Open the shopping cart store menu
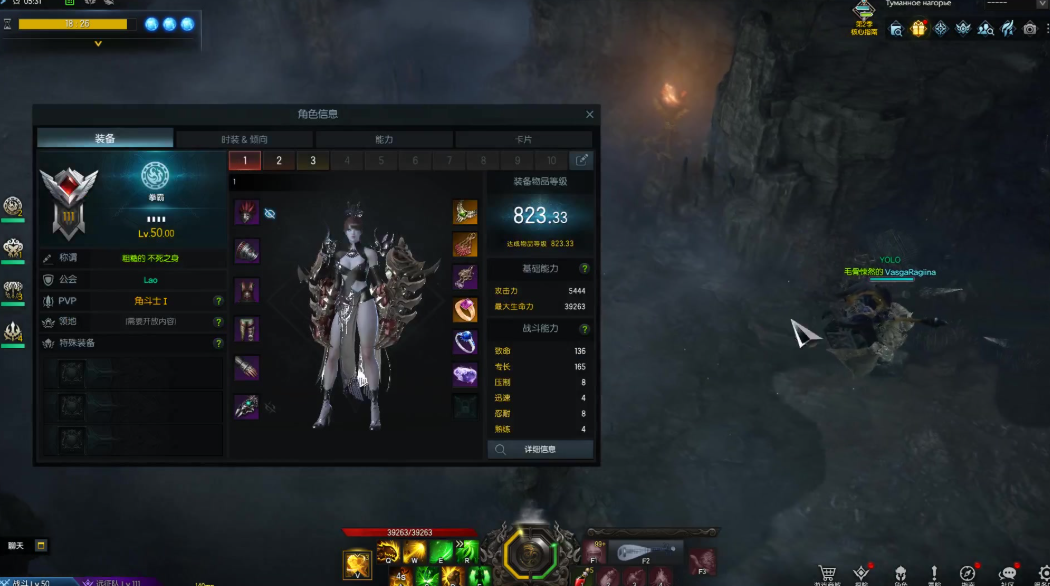The height and width of the screenshot is (586, 1050). coord(827,574)
